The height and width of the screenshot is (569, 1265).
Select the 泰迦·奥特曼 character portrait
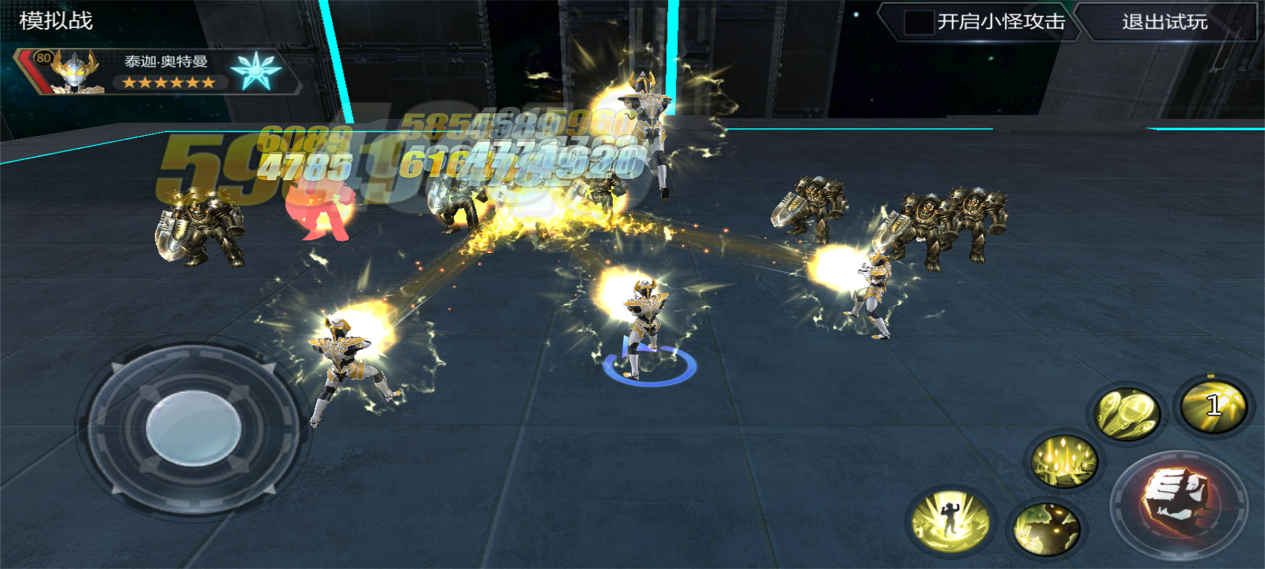(77, 72)
